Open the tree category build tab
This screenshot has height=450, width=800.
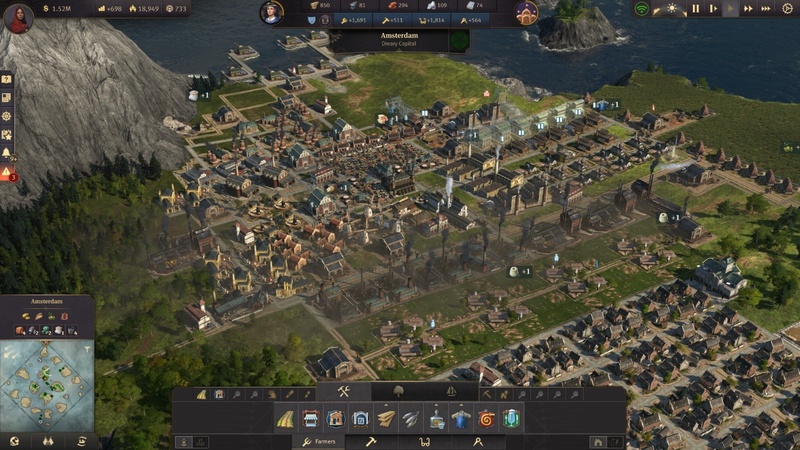[x=397, y=391]
